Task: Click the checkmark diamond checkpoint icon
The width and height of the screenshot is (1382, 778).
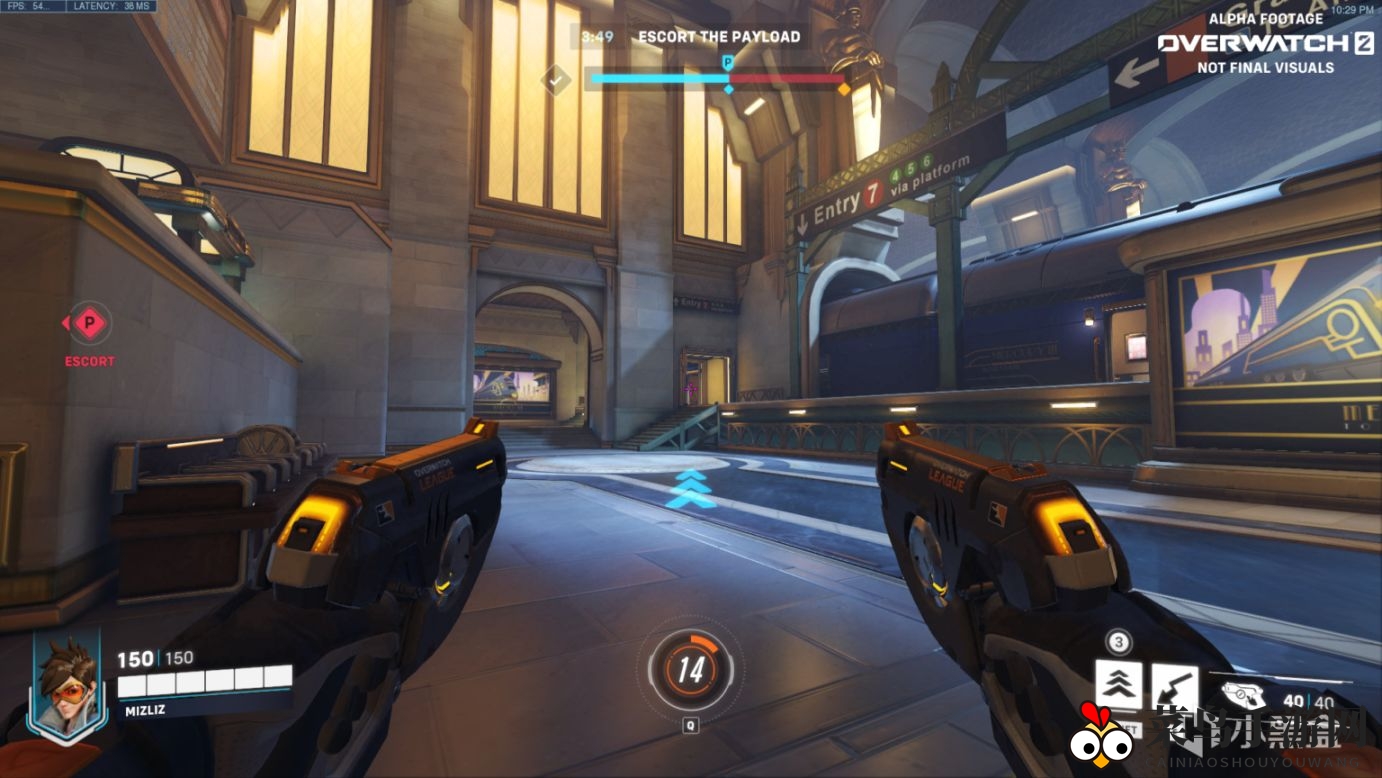Action: click(555, 79)
